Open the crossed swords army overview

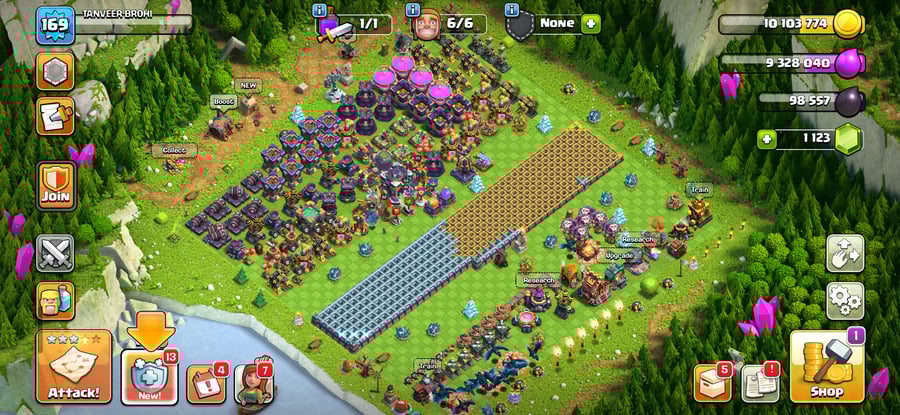point(55,253)
